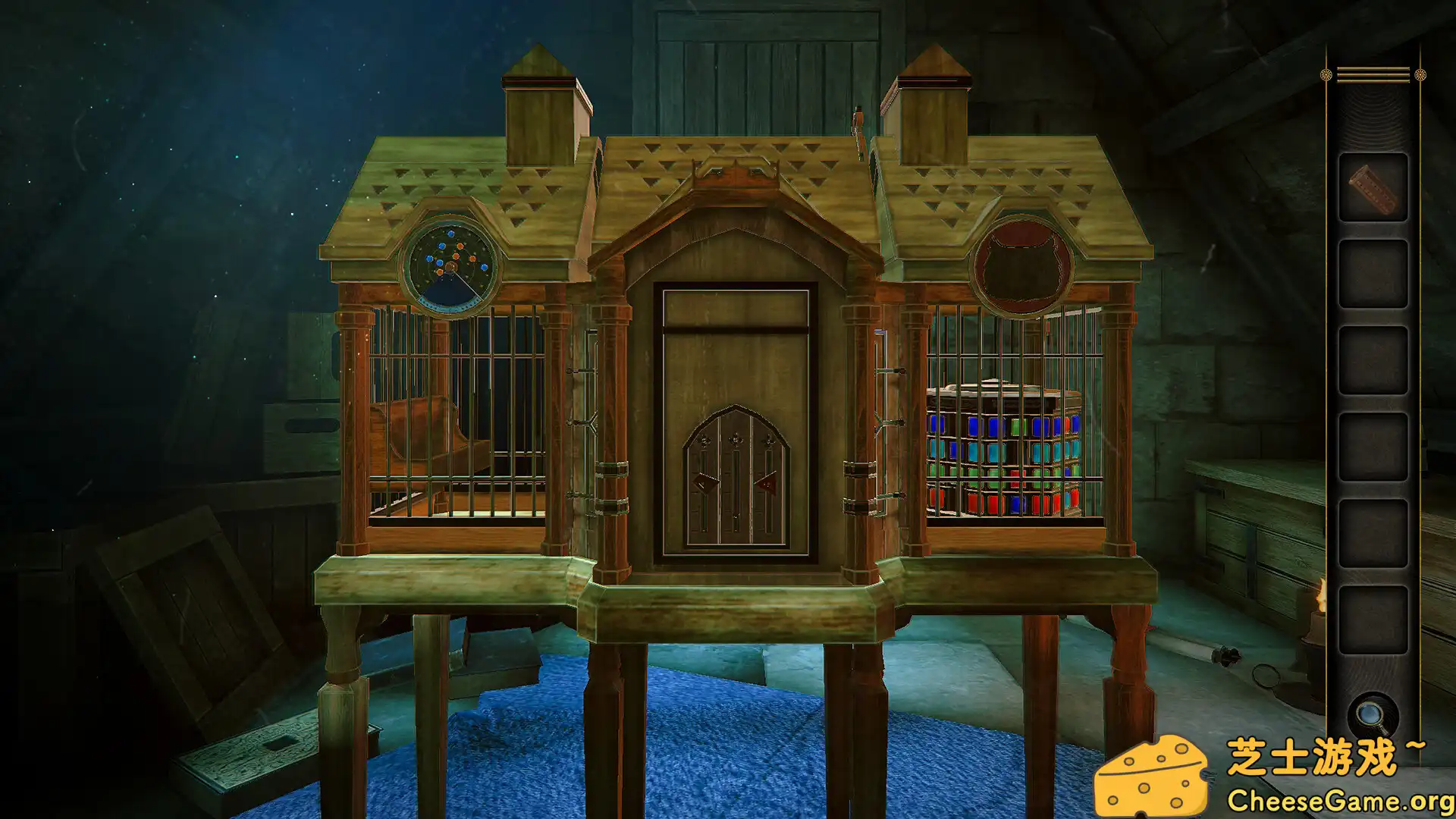Flip the diamond pointer on the left door slider
Image resolution: width=1456 pixels, height=819 pixels.
tap(706, 484)
